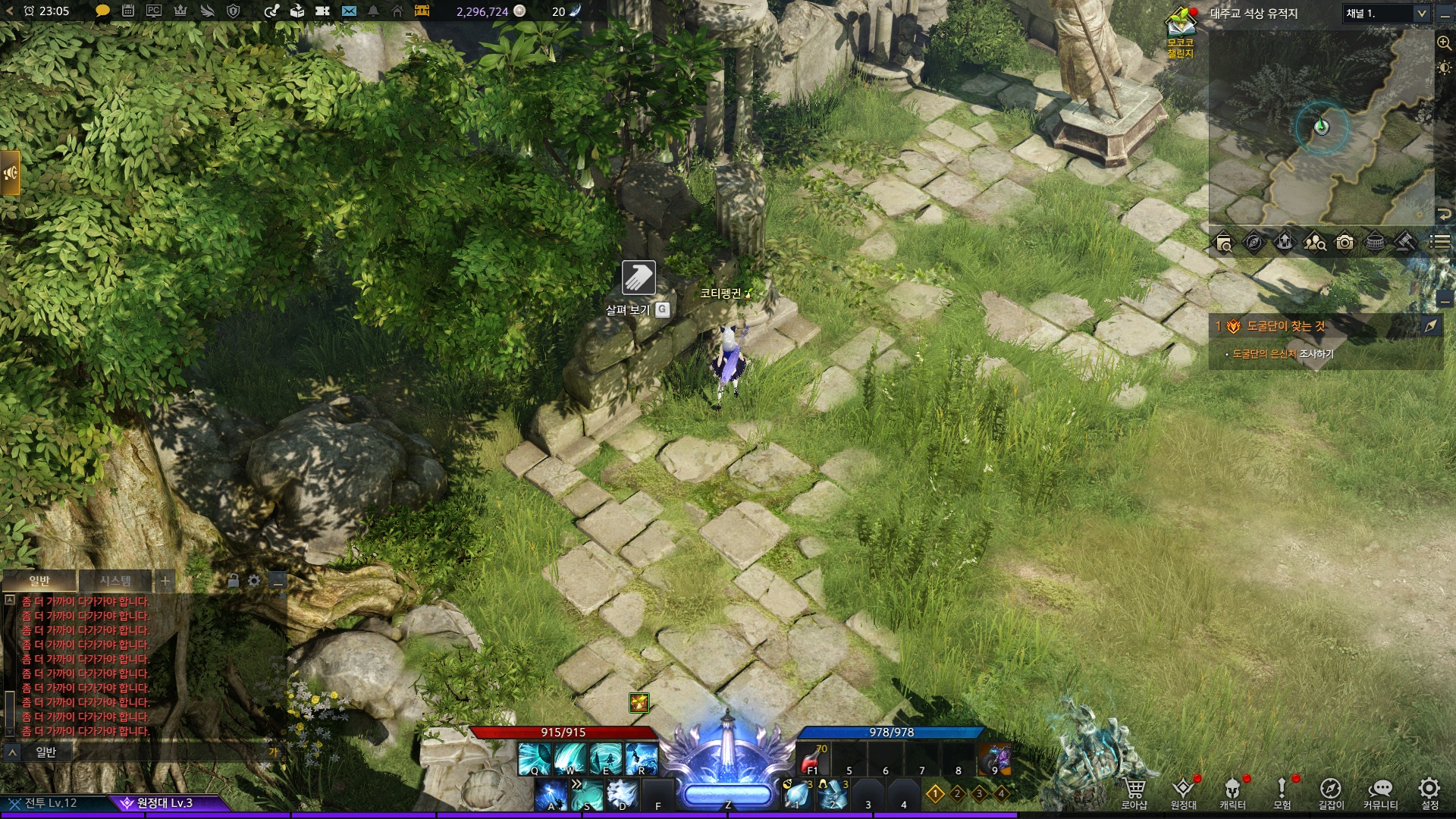The height and width of the screenshot is (819, 1456).
Task: Open the calendar icon in the top bar
Action: click(x=128, y=11)
